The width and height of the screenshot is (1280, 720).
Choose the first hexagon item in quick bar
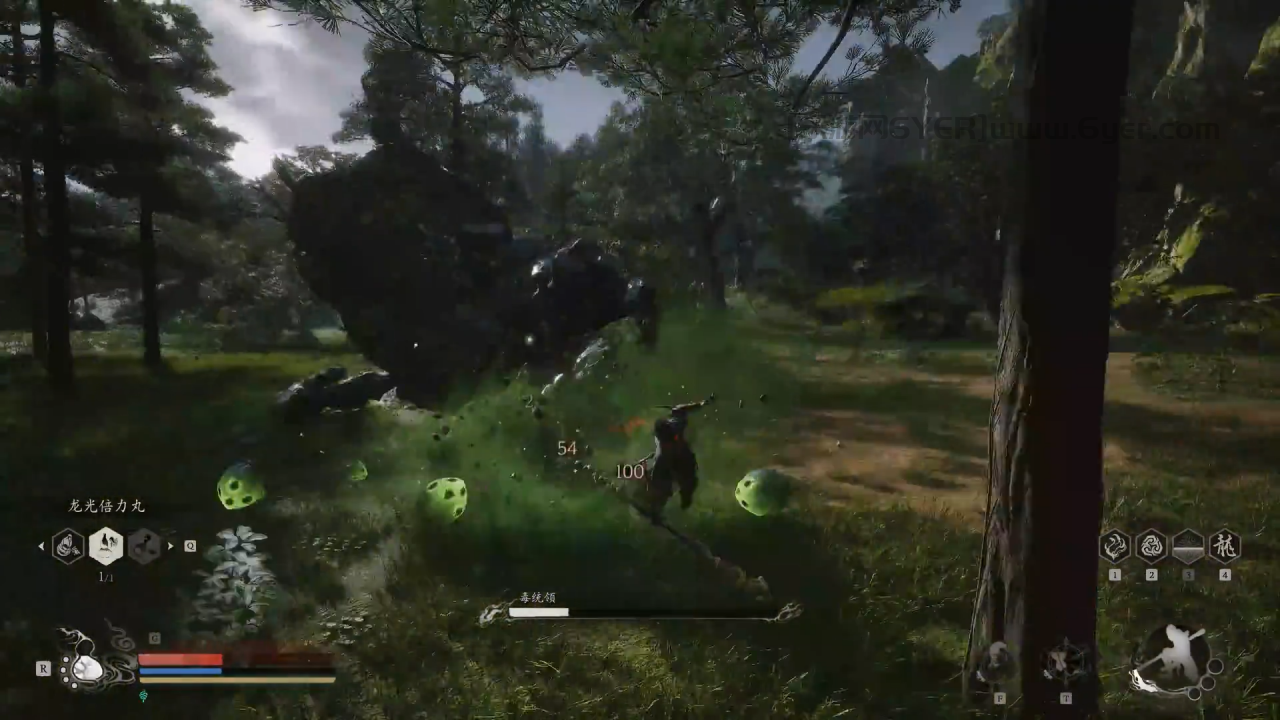click(x=68, y=546)
